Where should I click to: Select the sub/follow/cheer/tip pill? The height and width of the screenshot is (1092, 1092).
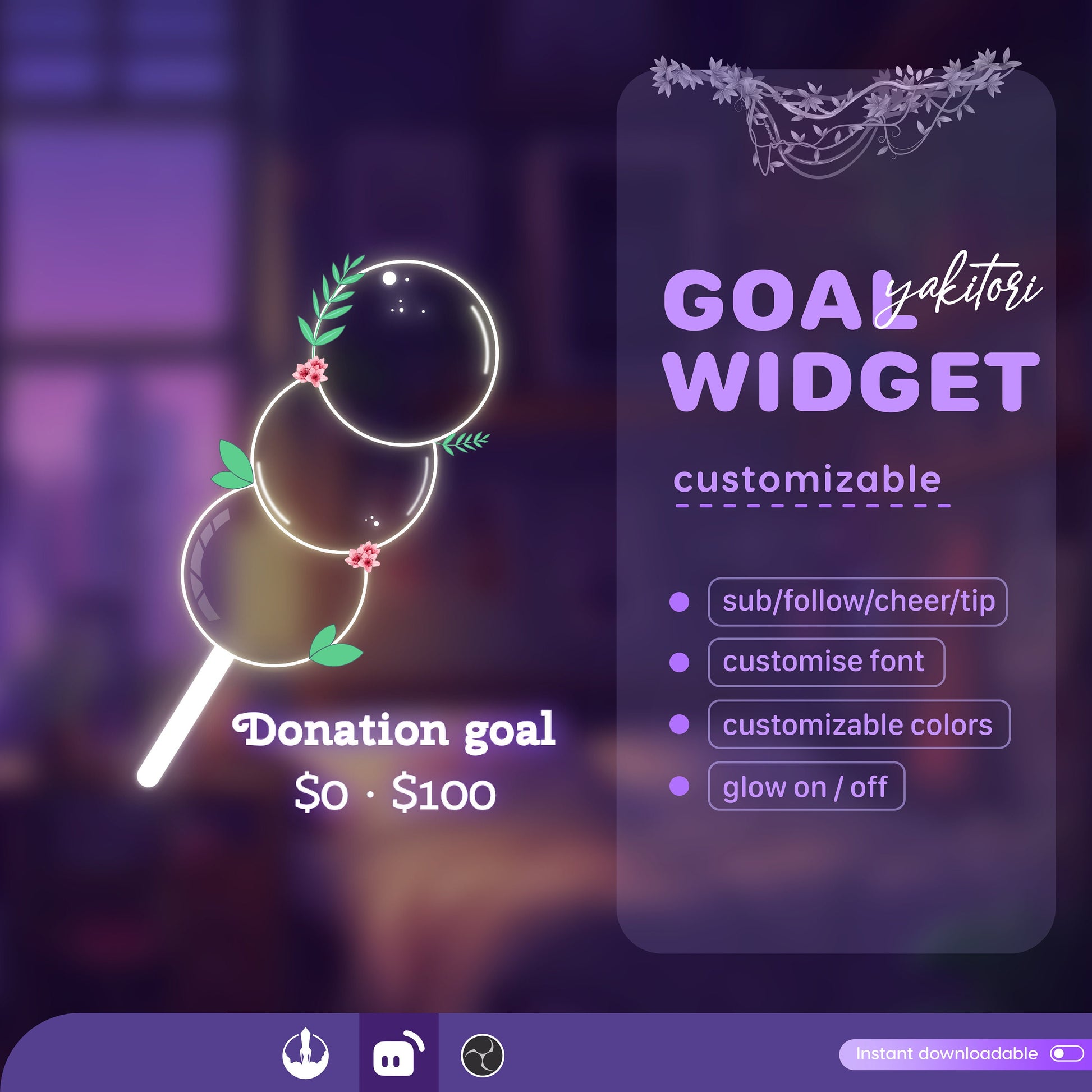857,602
